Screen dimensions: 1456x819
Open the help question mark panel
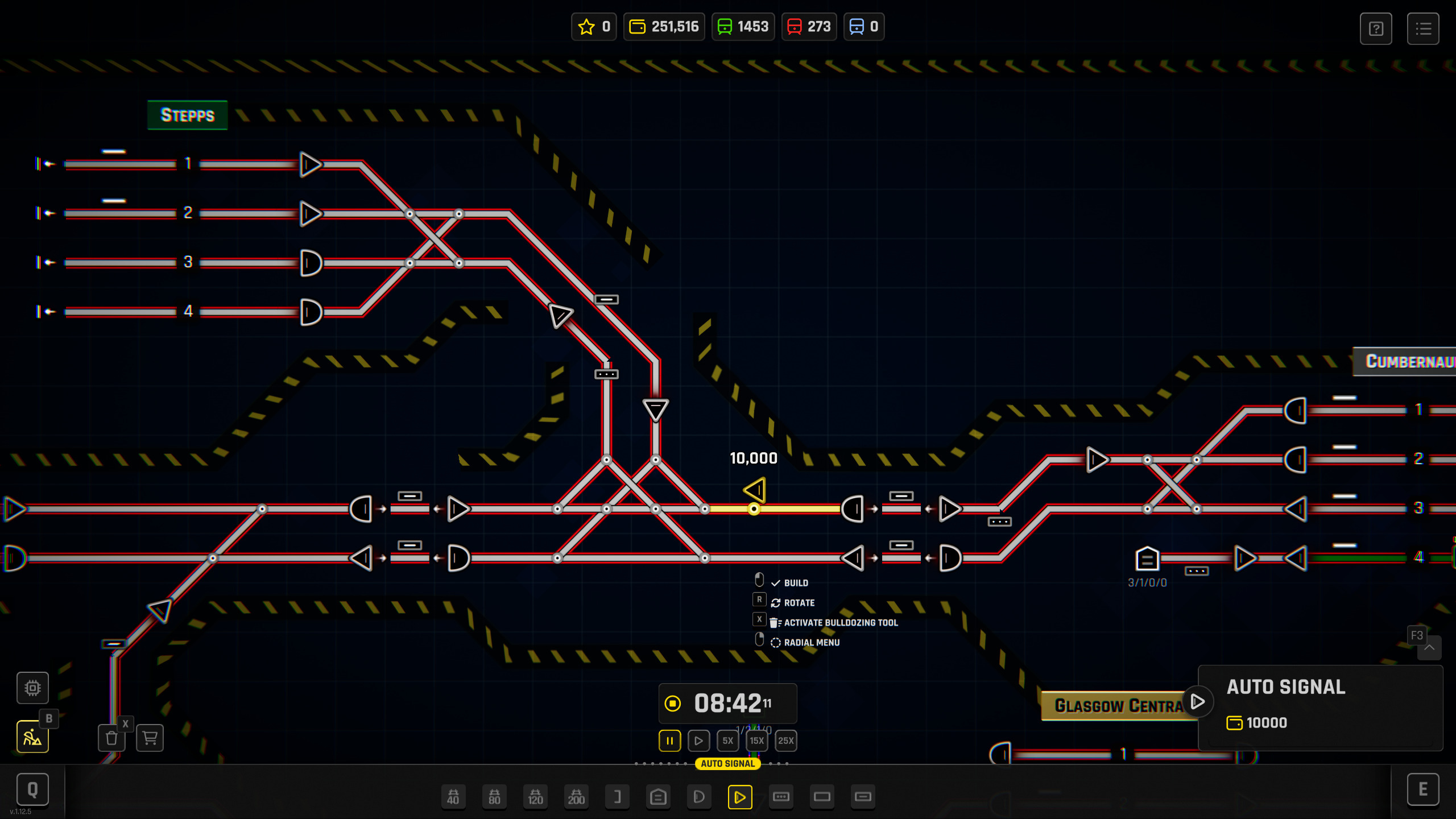pos(1376,28)
